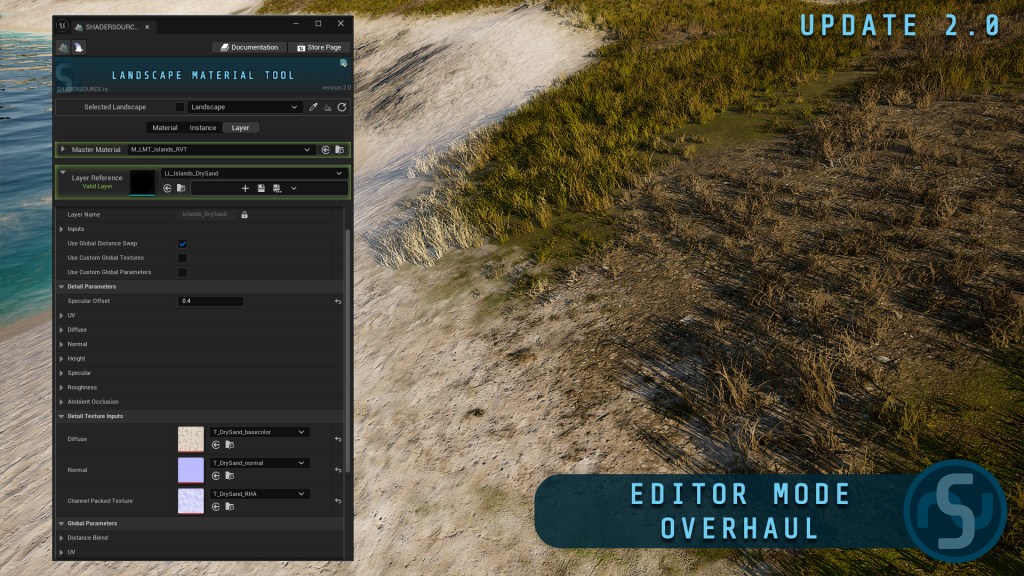This screenshot has width=1024, height=576.
Task: Toggle Use Global Distance Swap checkbox
Action: (182, 243)
